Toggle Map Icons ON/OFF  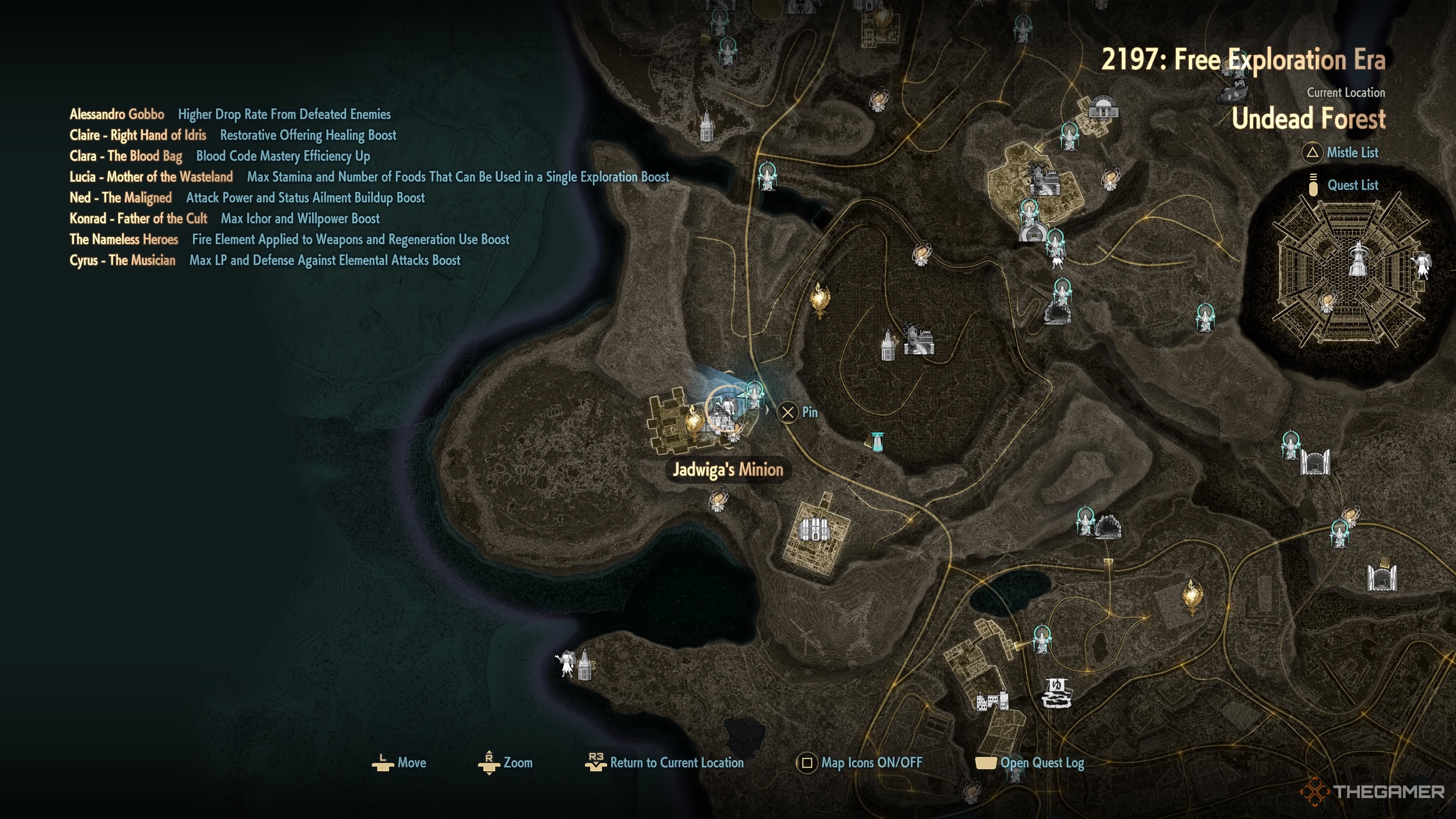(871, 763)
